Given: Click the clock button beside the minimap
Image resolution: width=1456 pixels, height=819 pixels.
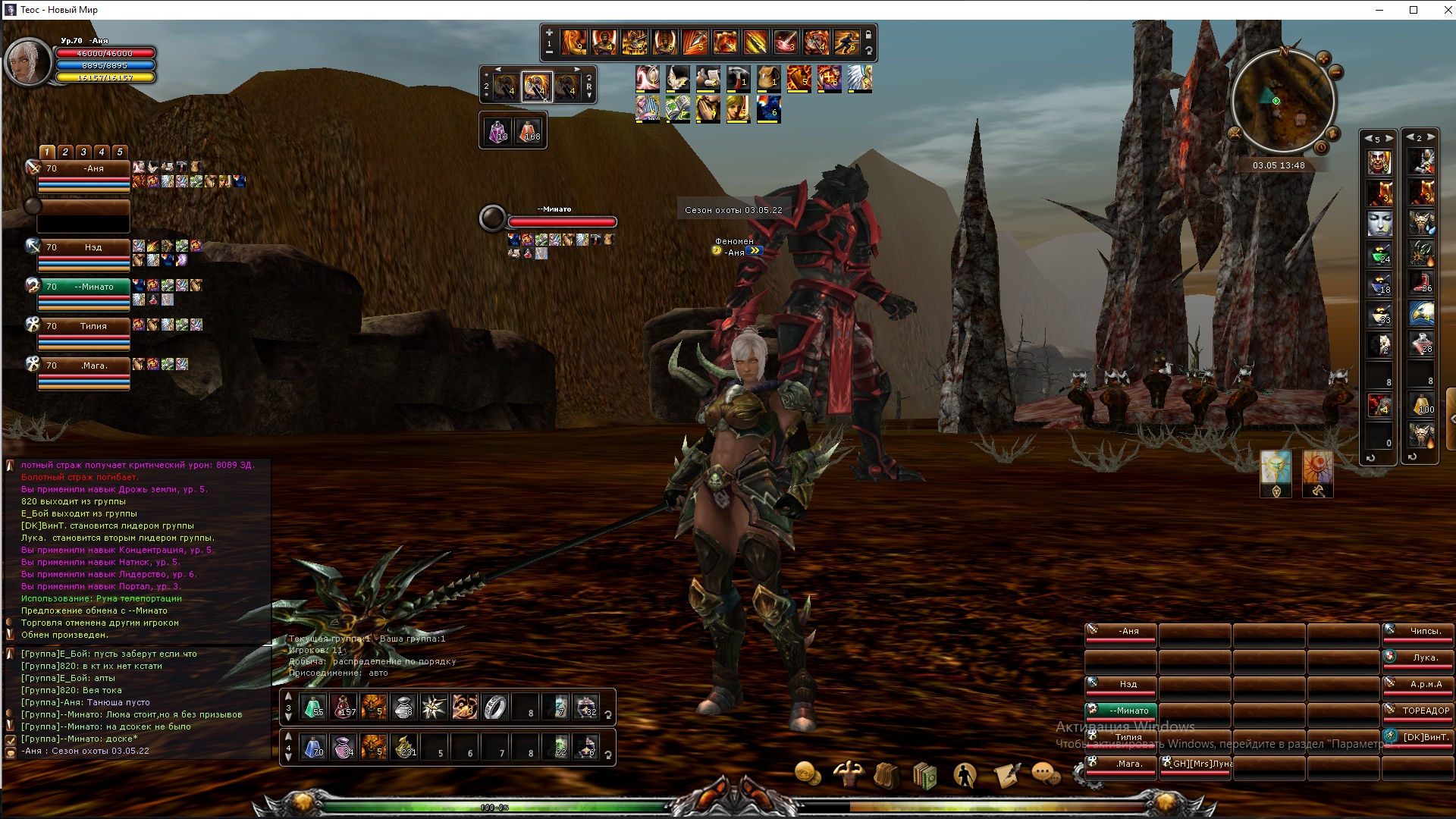Looking at the screenshot, I should click(1321, 148).
